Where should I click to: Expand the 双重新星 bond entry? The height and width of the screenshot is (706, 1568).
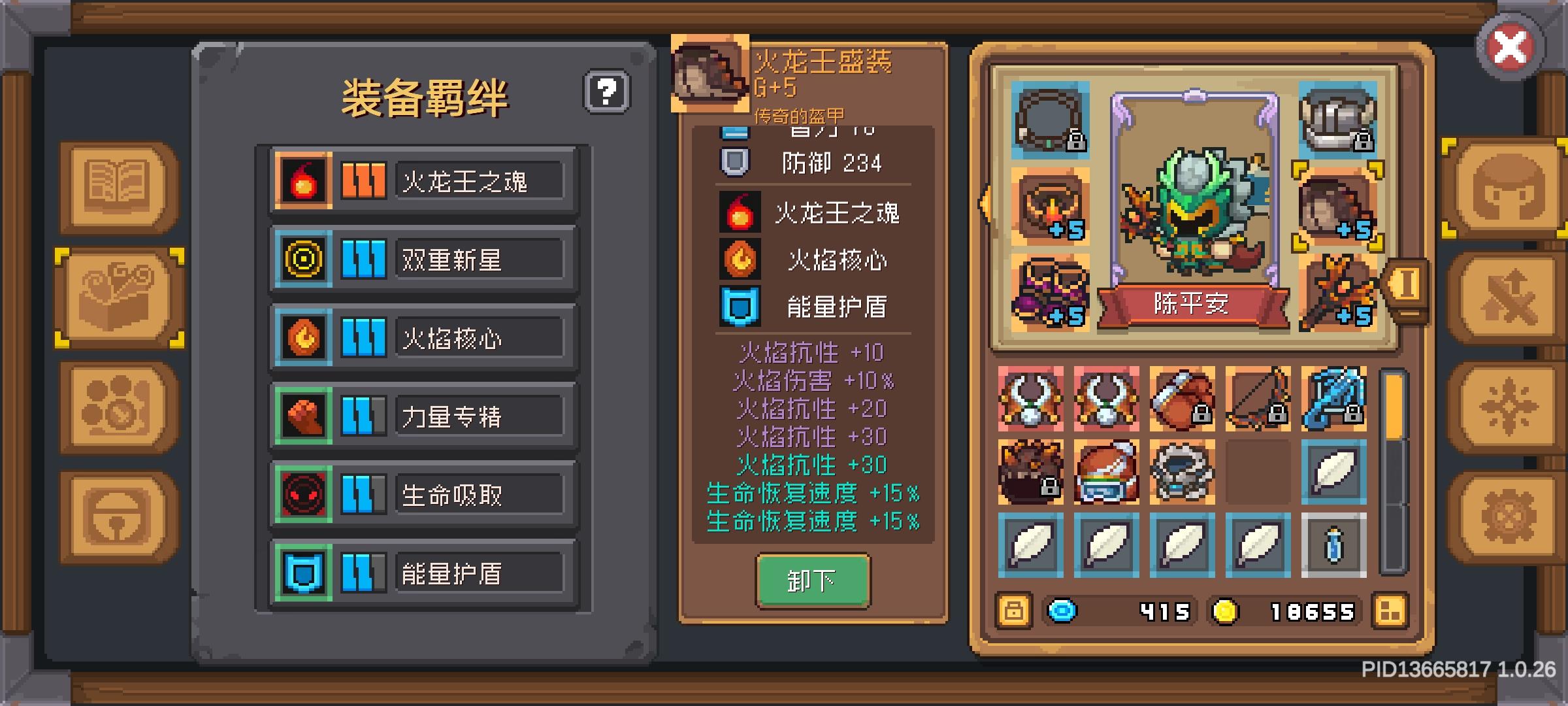pyautogui.click(x=480, y=259)
